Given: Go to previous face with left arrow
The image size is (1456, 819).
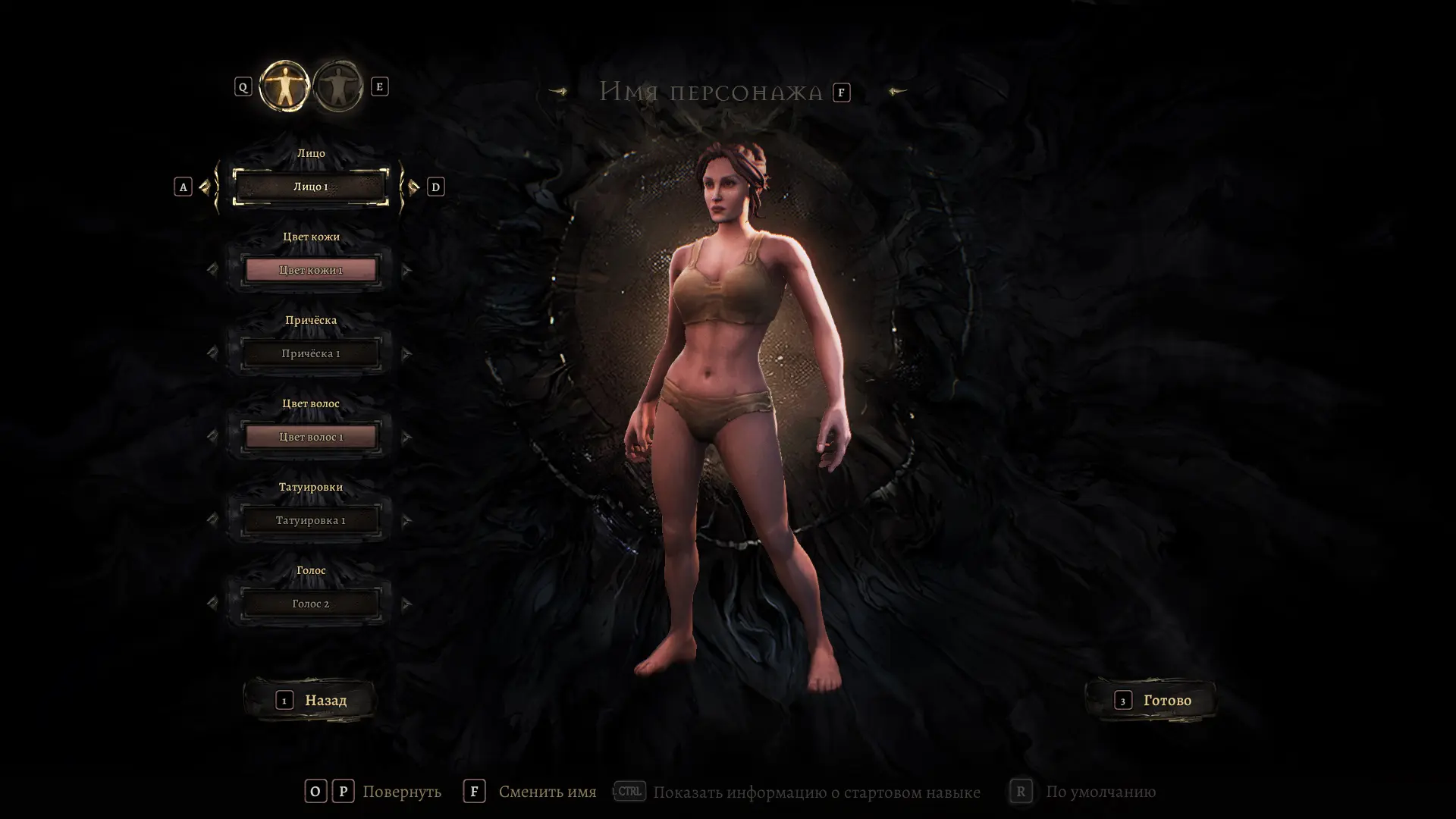Looking at the screenshot, I should click(x=205, y=187).
